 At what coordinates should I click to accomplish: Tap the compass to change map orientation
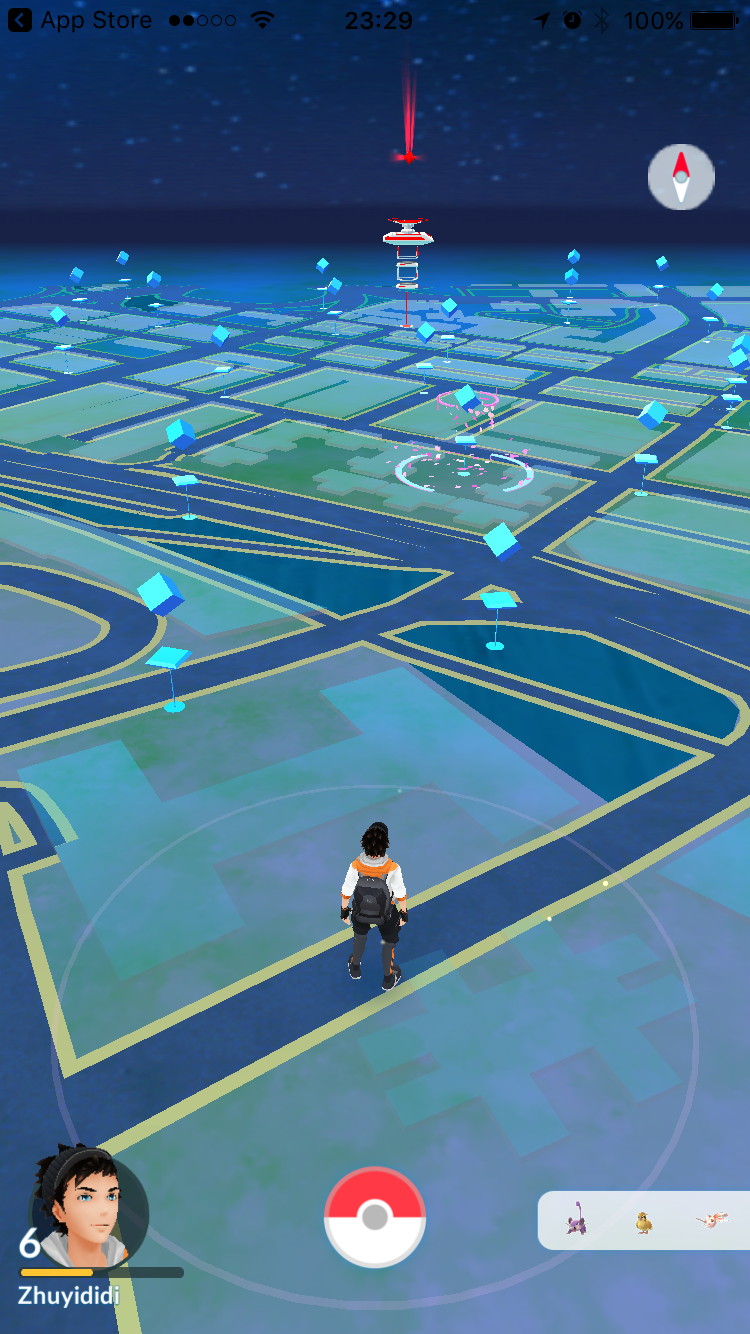tap(681, 177)
